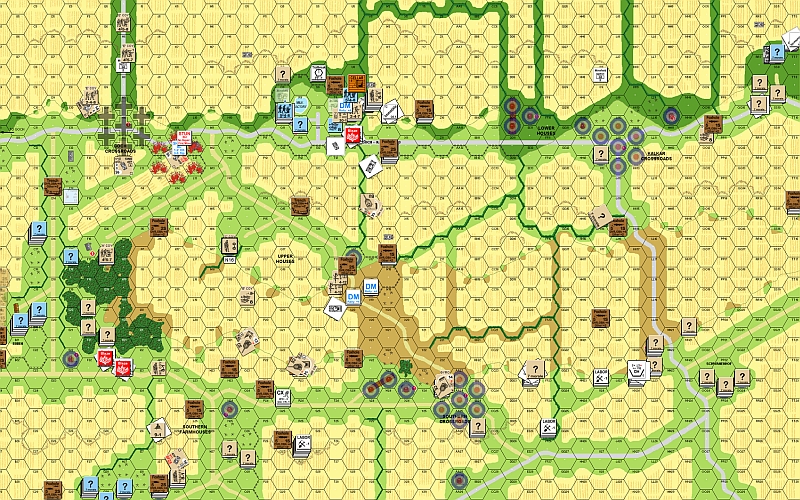Select the concealment '?' counter at Kalkar Crossroads
This screenshot has width=800, height=500.
pyautogui.click(x=601, y=153)
